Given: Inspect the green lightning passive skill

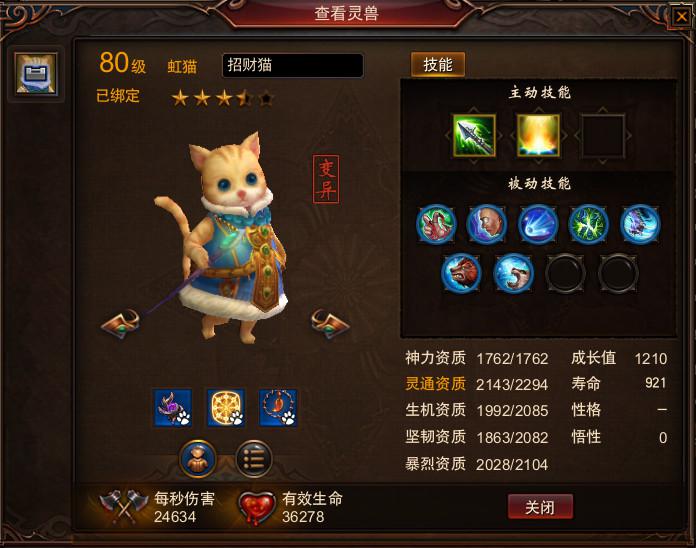Looking at the screenshot, I should point(589,224).
